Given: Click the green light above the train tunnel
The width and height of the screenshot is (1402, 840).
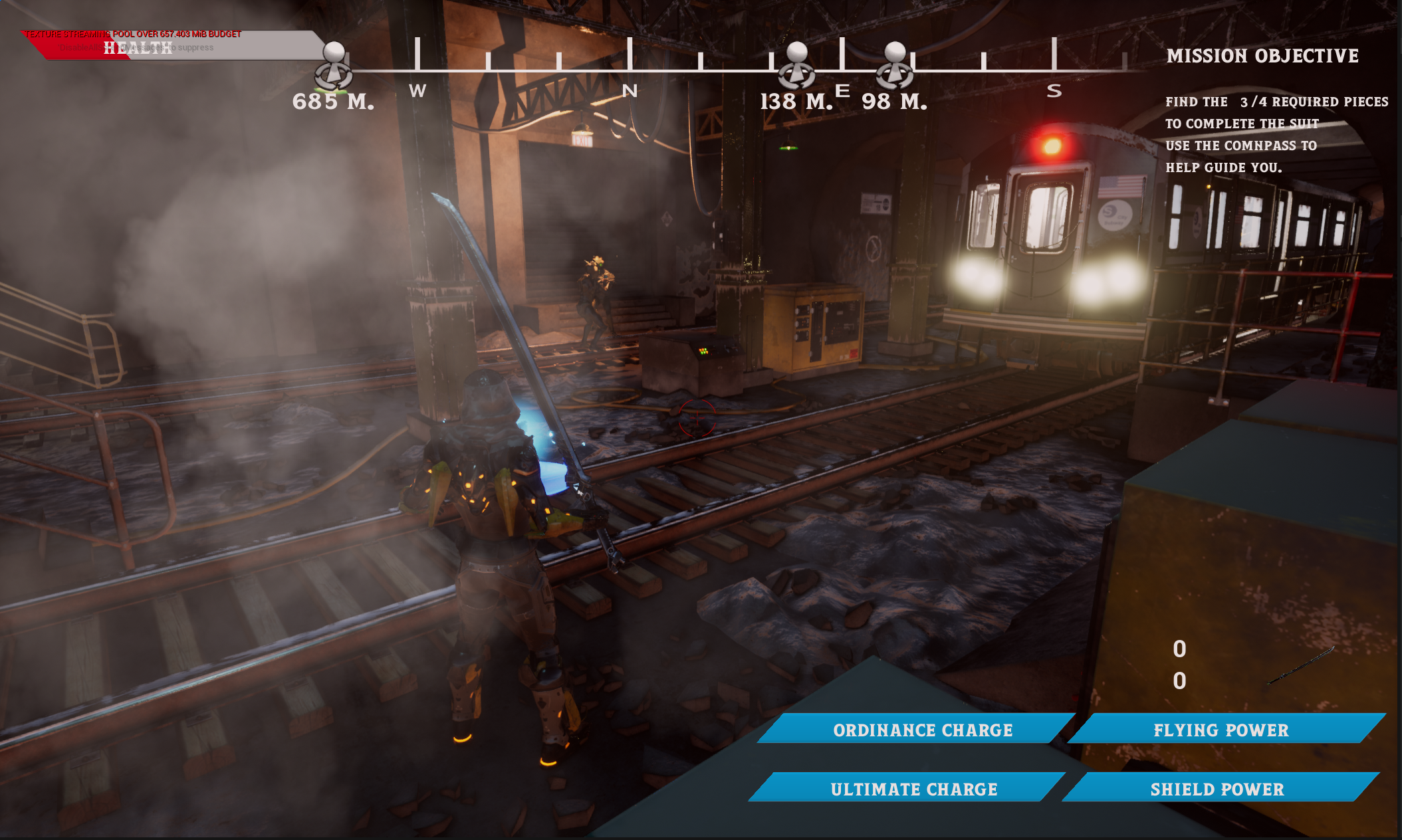Looking at the screenshot, I should pyautogui.click(x=788, y=148).
